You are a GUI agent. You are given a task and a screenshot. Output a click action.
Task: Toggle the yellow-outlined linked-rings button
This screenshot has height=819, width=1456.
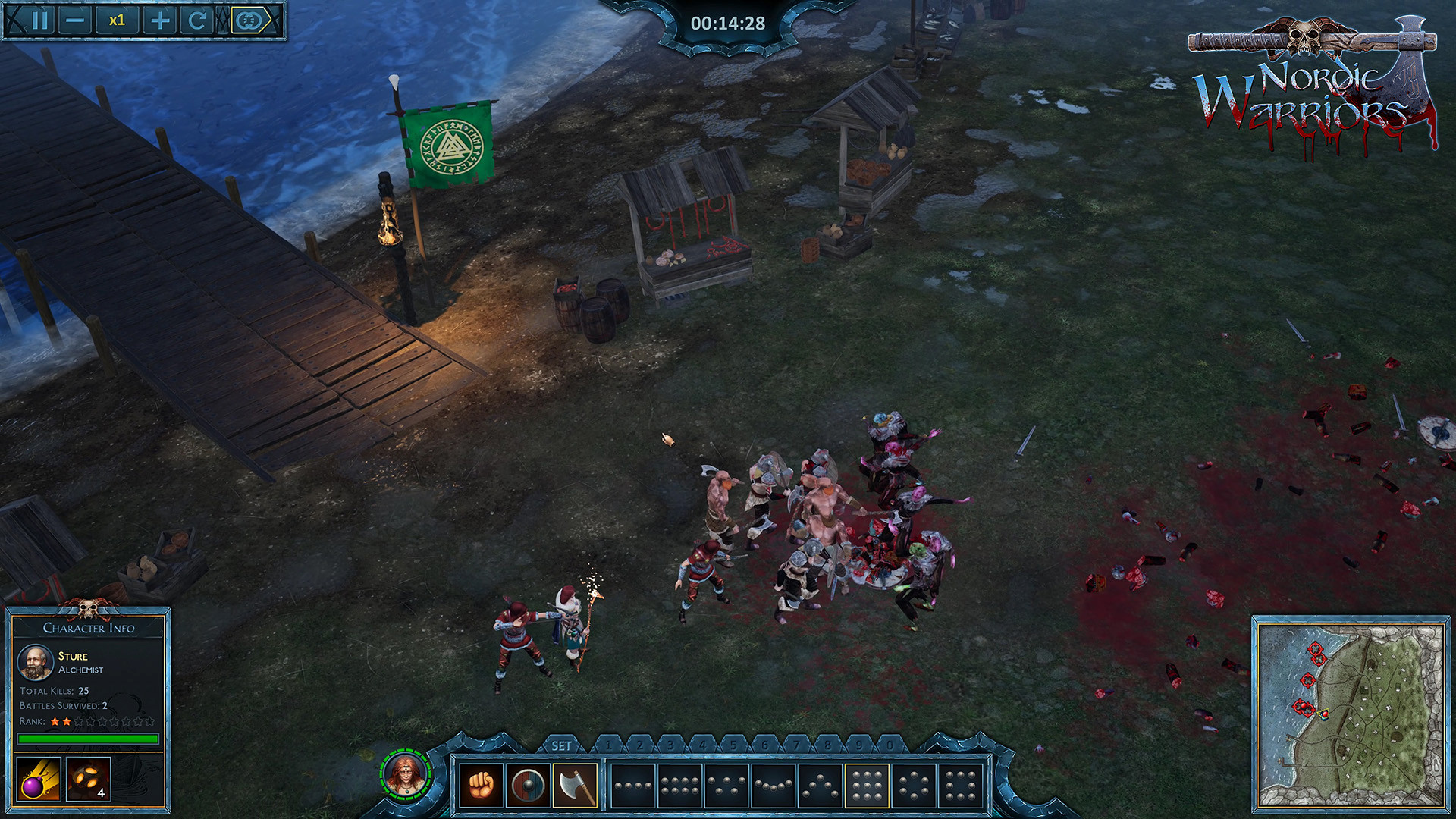click(x=249, y=20)
